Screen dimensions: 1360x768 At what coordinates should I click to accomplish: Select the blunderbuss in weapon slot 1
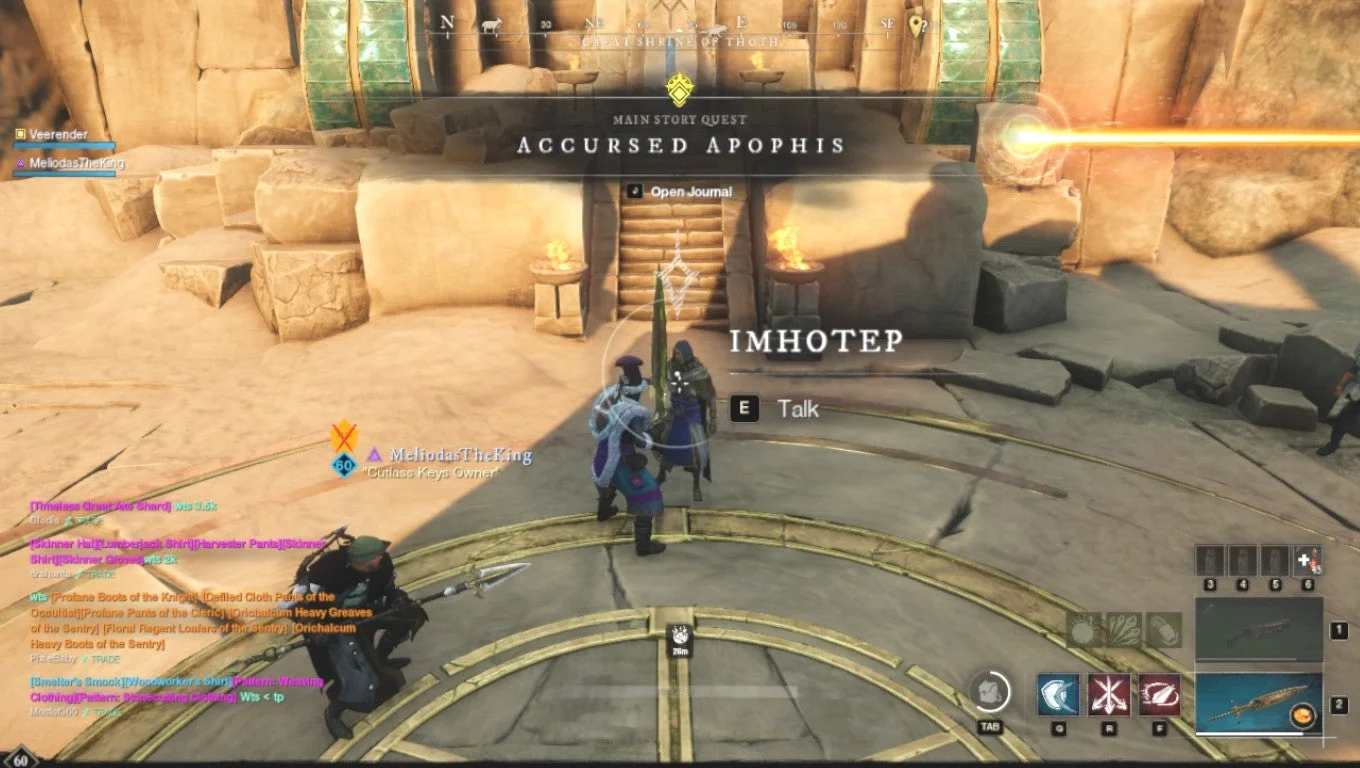(1257, 630)
